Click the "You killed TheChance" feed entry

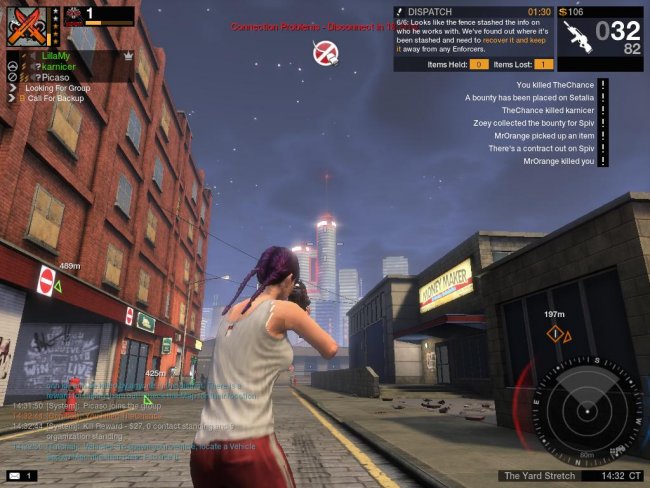tap(554, 85)
